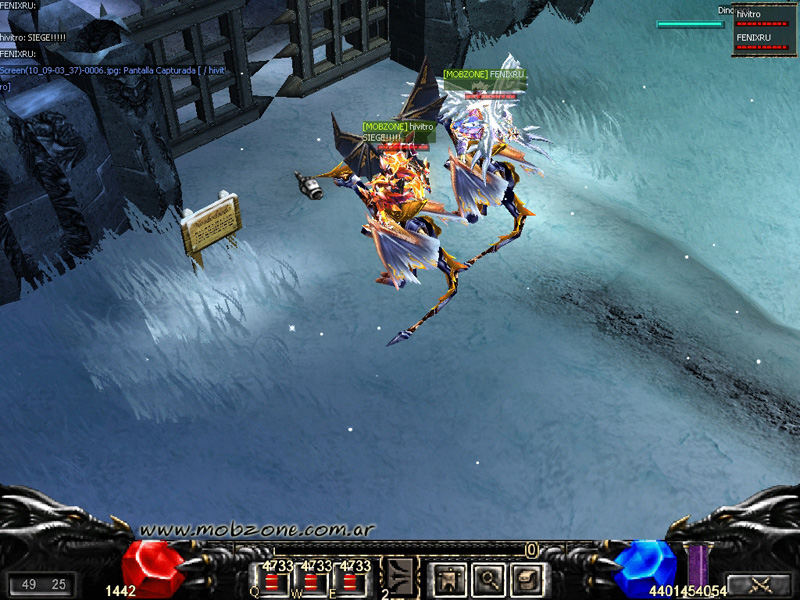The width and height of the screenshot is (800, 600).
Task: Use the potion in the Q slot
Action: tap(273, 582)
